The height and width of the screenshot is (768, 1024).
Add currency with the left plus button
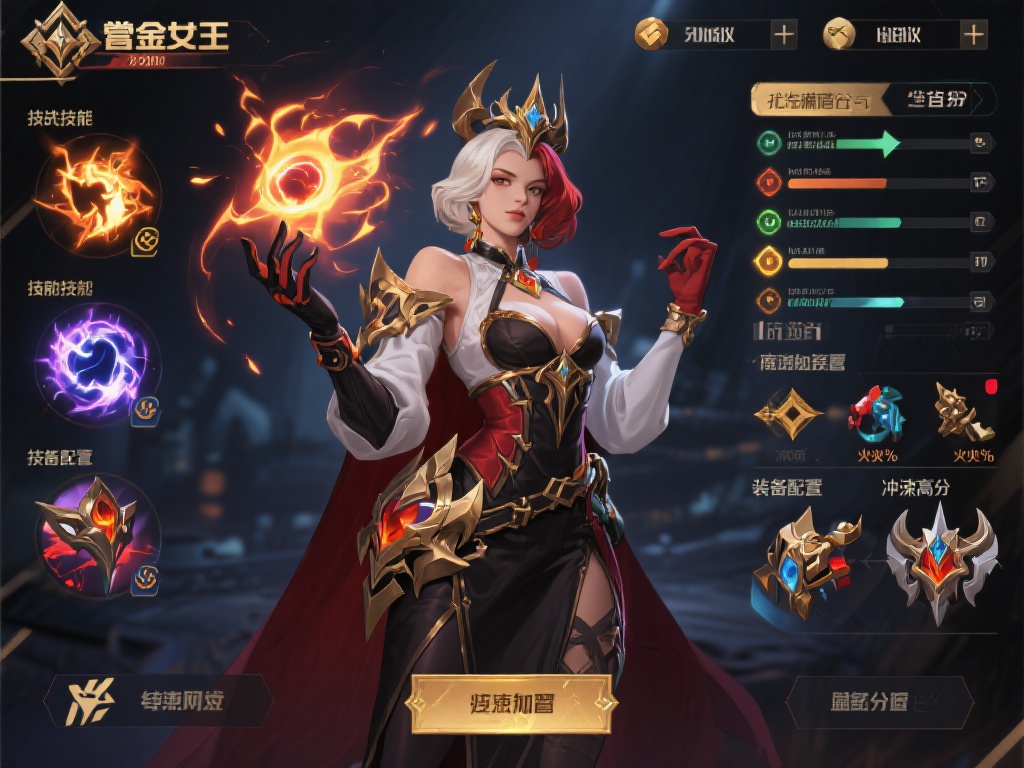[x=784, y=35]
